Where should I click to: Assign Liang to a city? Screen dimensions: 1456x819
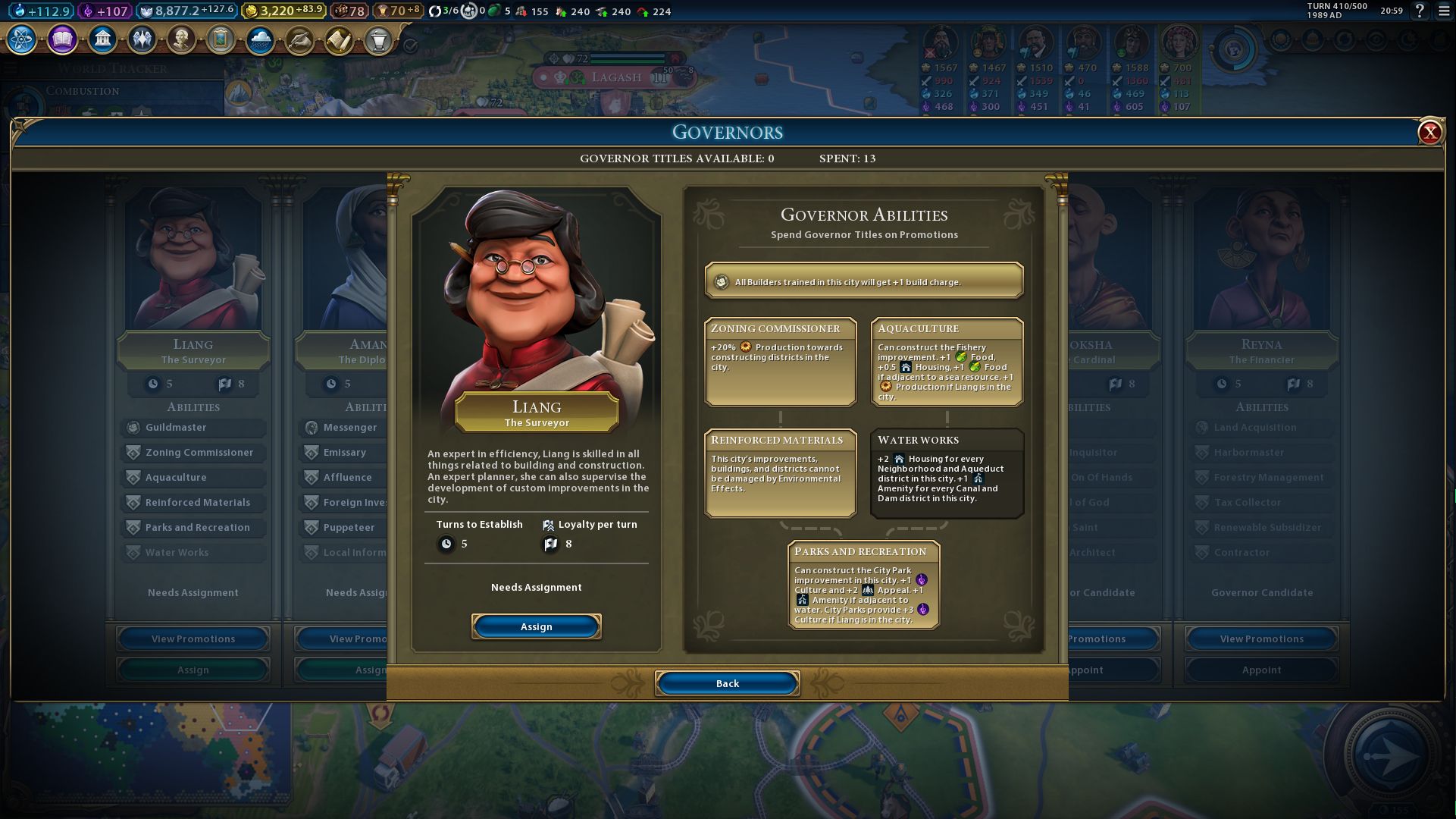click(536, 626)
